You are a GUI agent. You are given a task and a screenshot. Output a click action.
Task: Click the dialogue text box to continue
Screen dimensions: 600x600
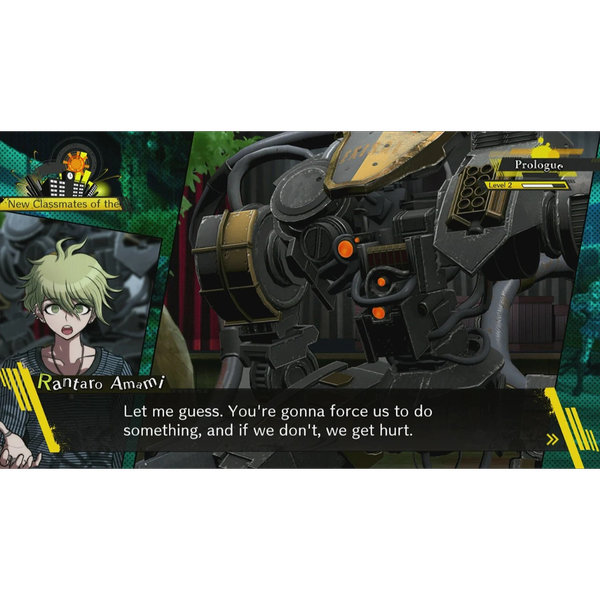300,421
